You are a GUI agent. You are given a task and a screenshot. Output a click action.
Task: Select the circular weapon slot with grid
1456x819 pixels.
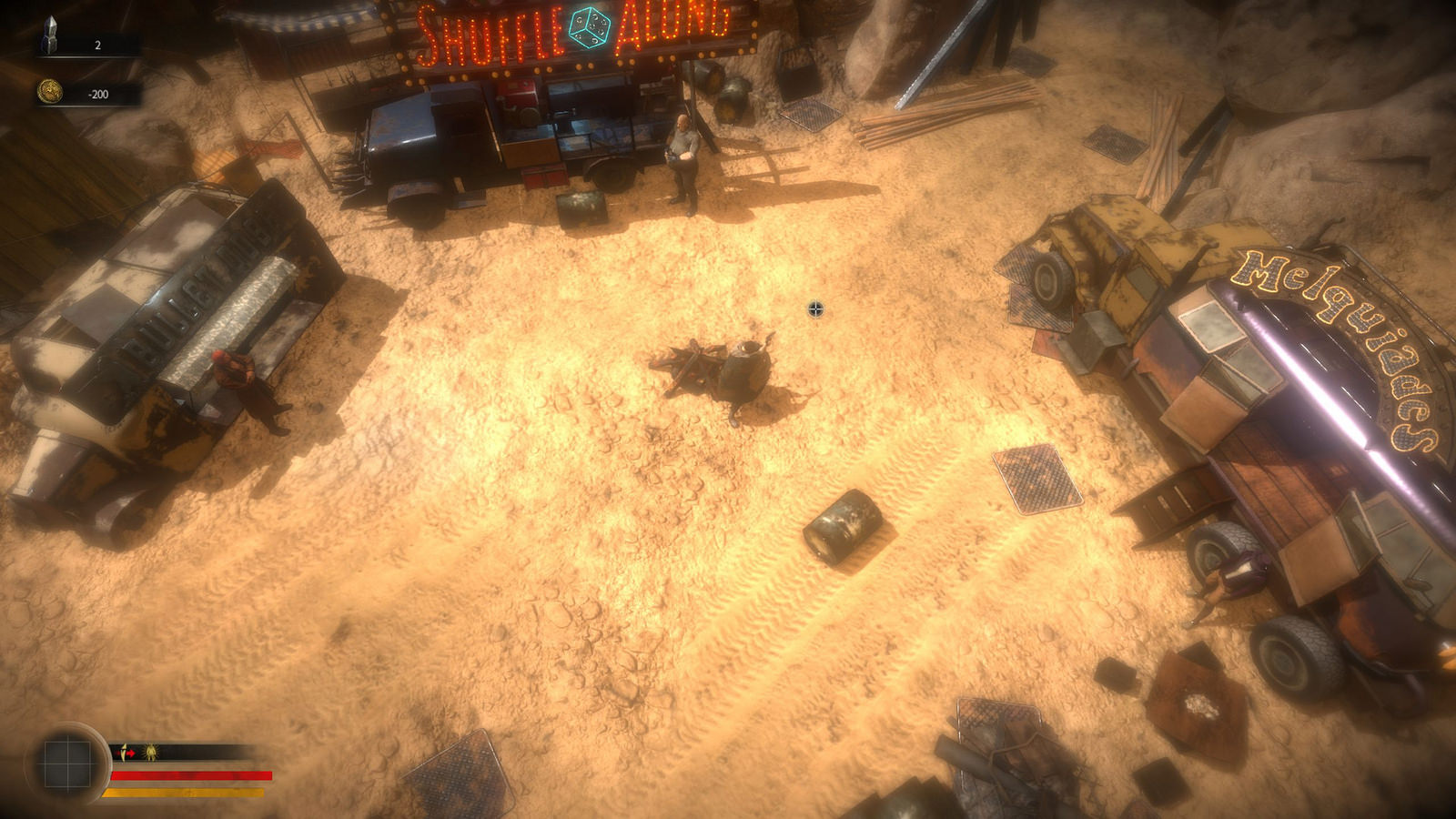click(x=67, y=762)
